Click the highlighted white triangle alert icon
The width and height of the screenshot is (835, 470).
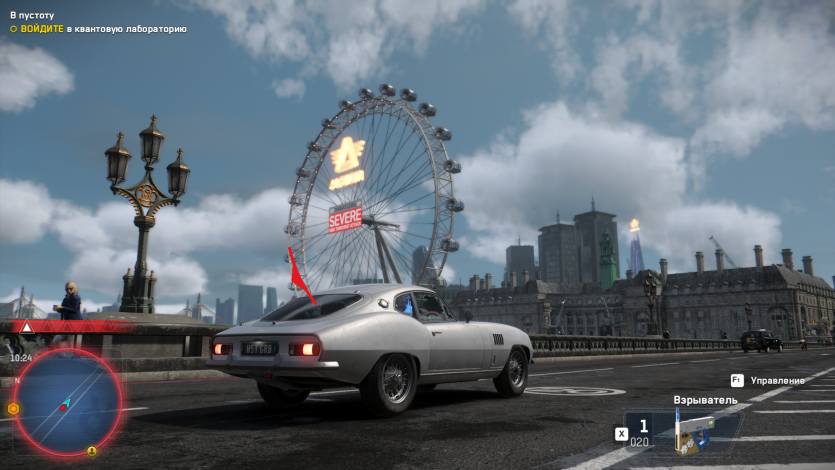[x=27, y=327]
